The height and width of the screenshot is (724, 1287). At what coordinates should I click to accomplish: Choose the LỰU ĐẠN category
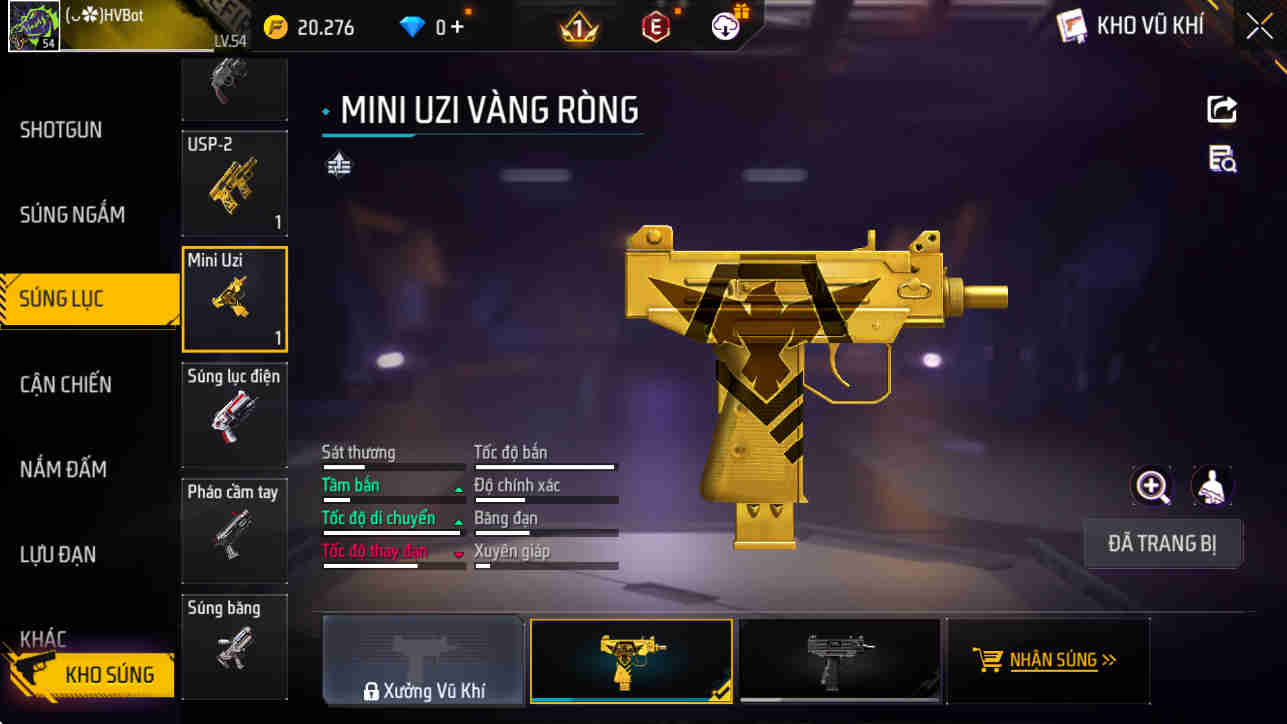coord(58,554)
